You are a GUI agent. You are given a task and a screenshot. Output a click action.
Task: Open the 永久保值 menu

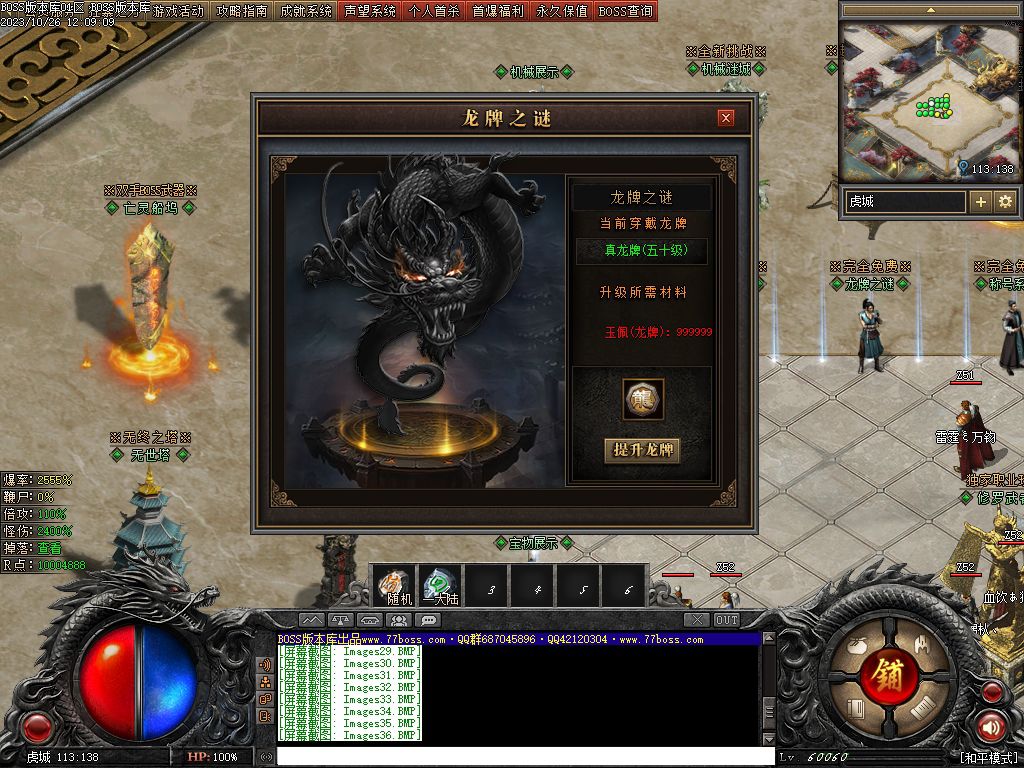pos(562,12)
